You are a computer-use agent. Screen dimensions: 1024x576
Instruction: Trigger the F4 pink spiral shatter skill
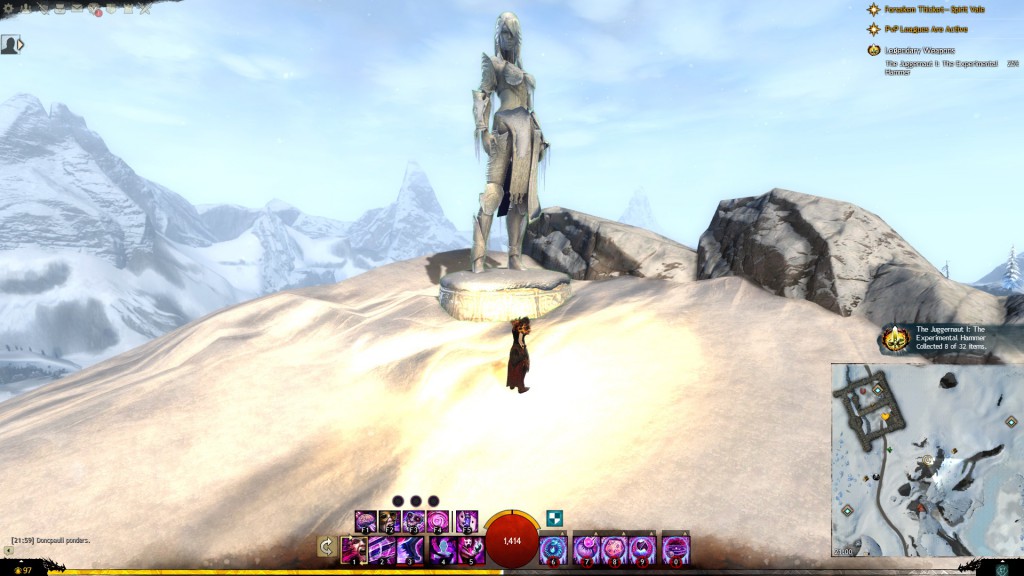[x=438, y=521]
